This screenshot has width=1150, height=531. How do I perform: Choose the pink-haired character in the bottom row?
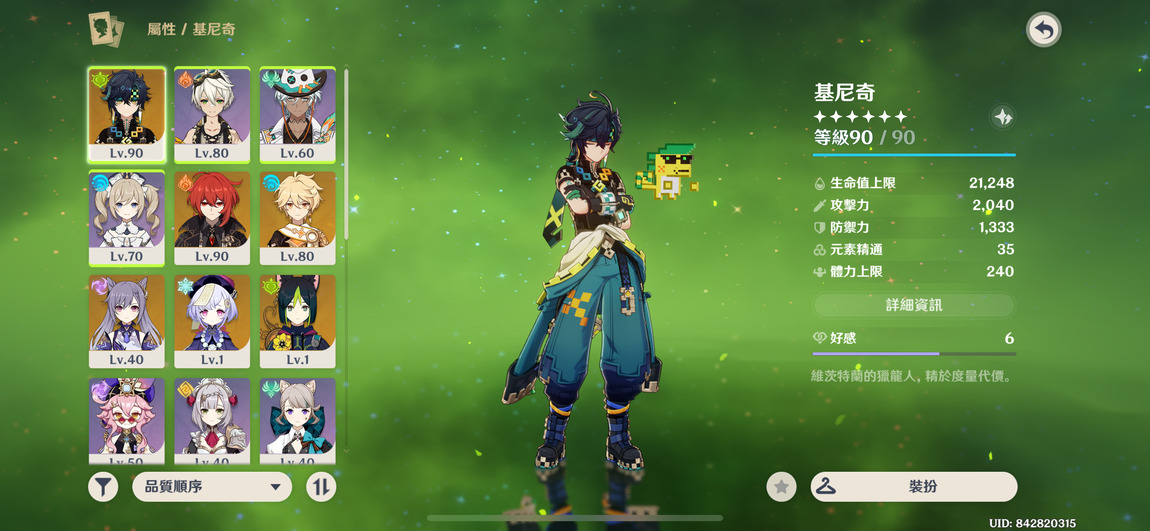pos(127,420)
